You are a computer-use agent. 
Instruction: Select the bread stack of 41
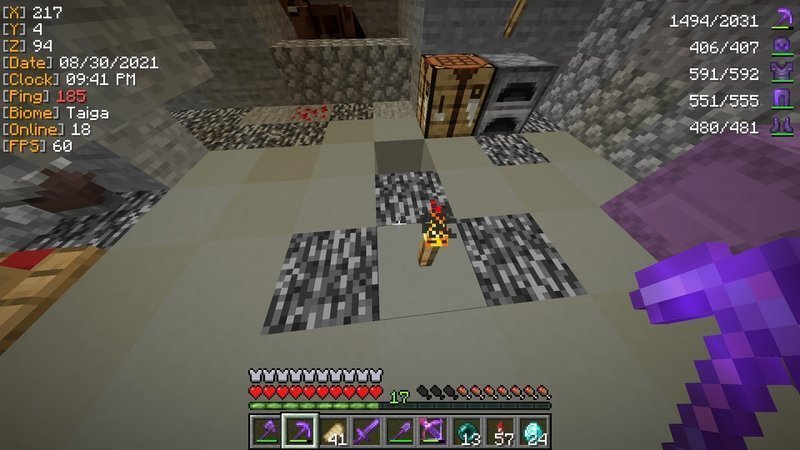(333, 430)
